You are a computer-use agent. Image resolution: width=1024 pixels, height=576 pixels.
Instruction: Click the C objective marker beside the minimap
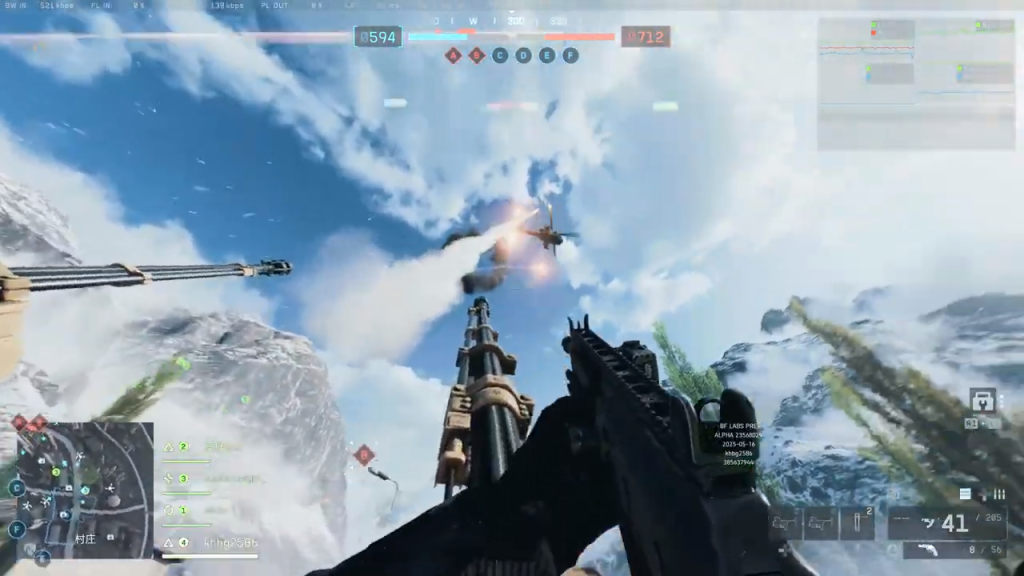coord(17,488)
